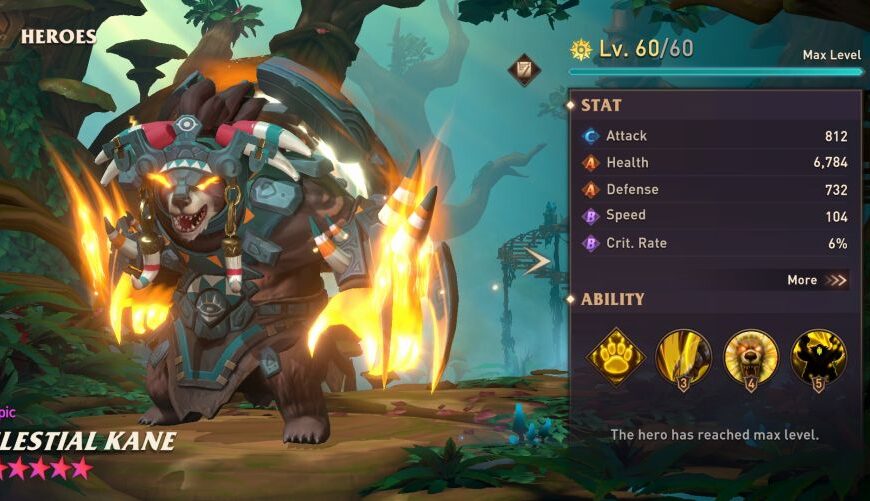The image size is (870, 501).
Task: Select the paw print passive ability icon
Action: pyautogui.click(x=614, y=356)
